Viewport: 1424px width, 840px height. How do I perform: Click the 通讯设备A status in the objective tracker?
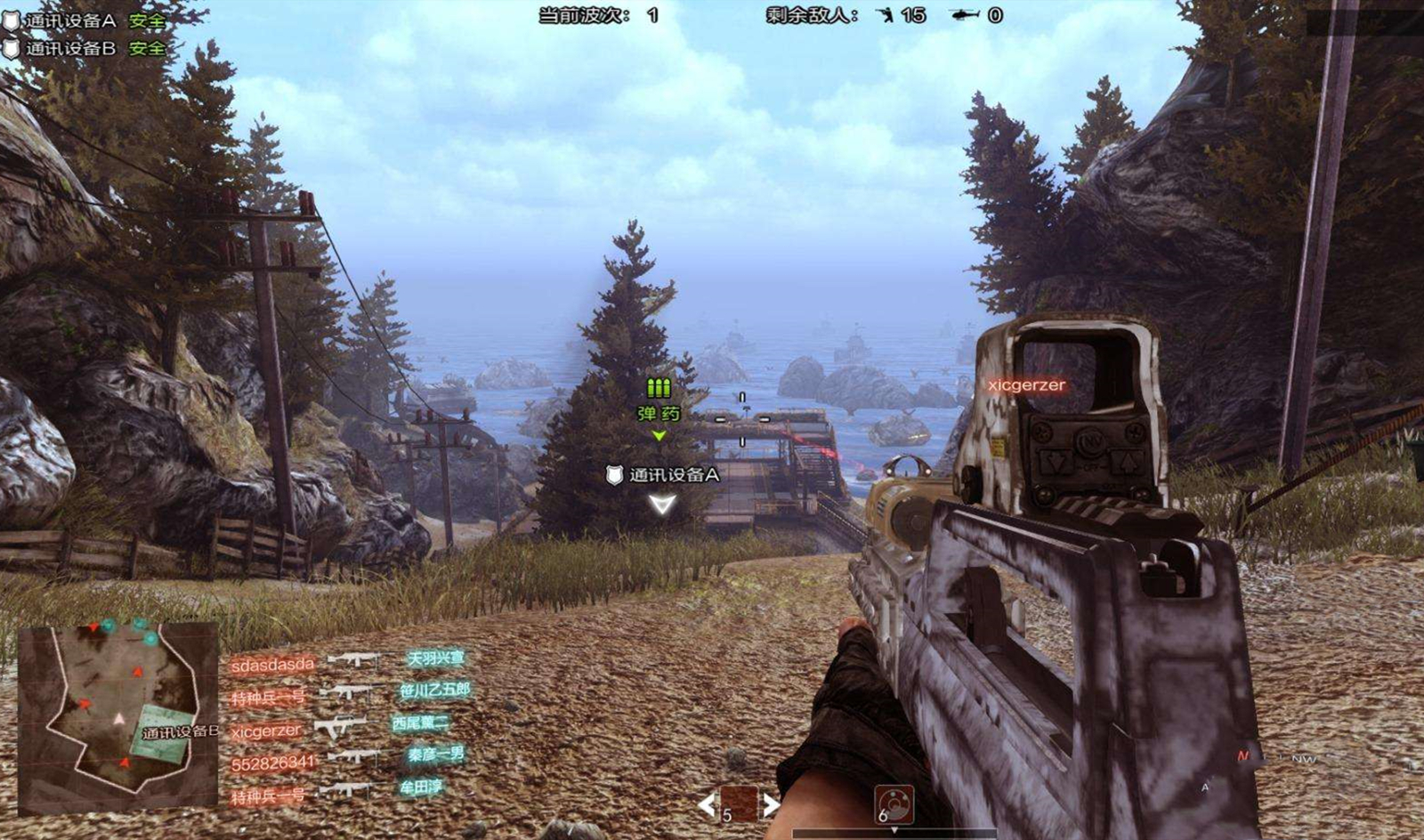click(85, 20)
